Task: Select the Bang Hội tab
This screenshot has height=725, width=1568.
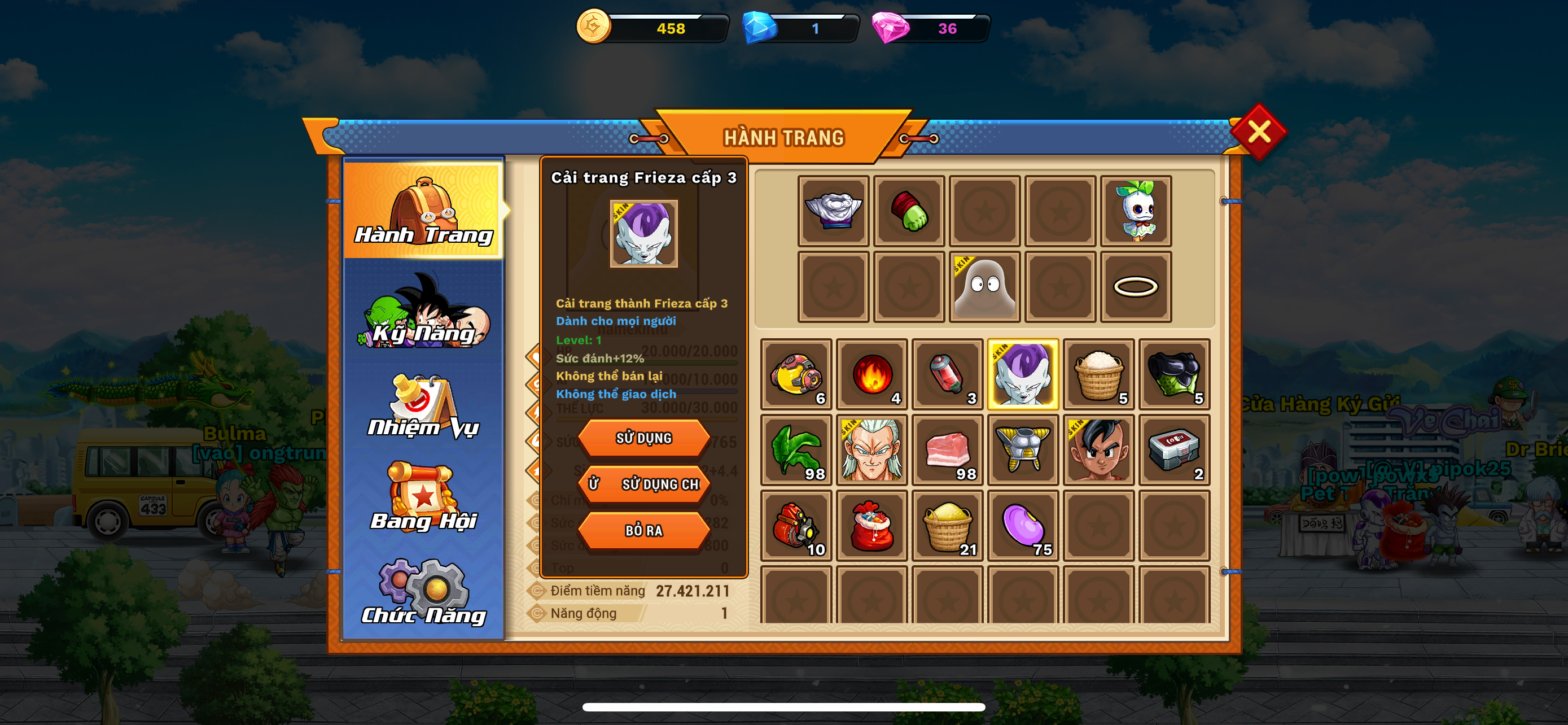Action: 424,500
